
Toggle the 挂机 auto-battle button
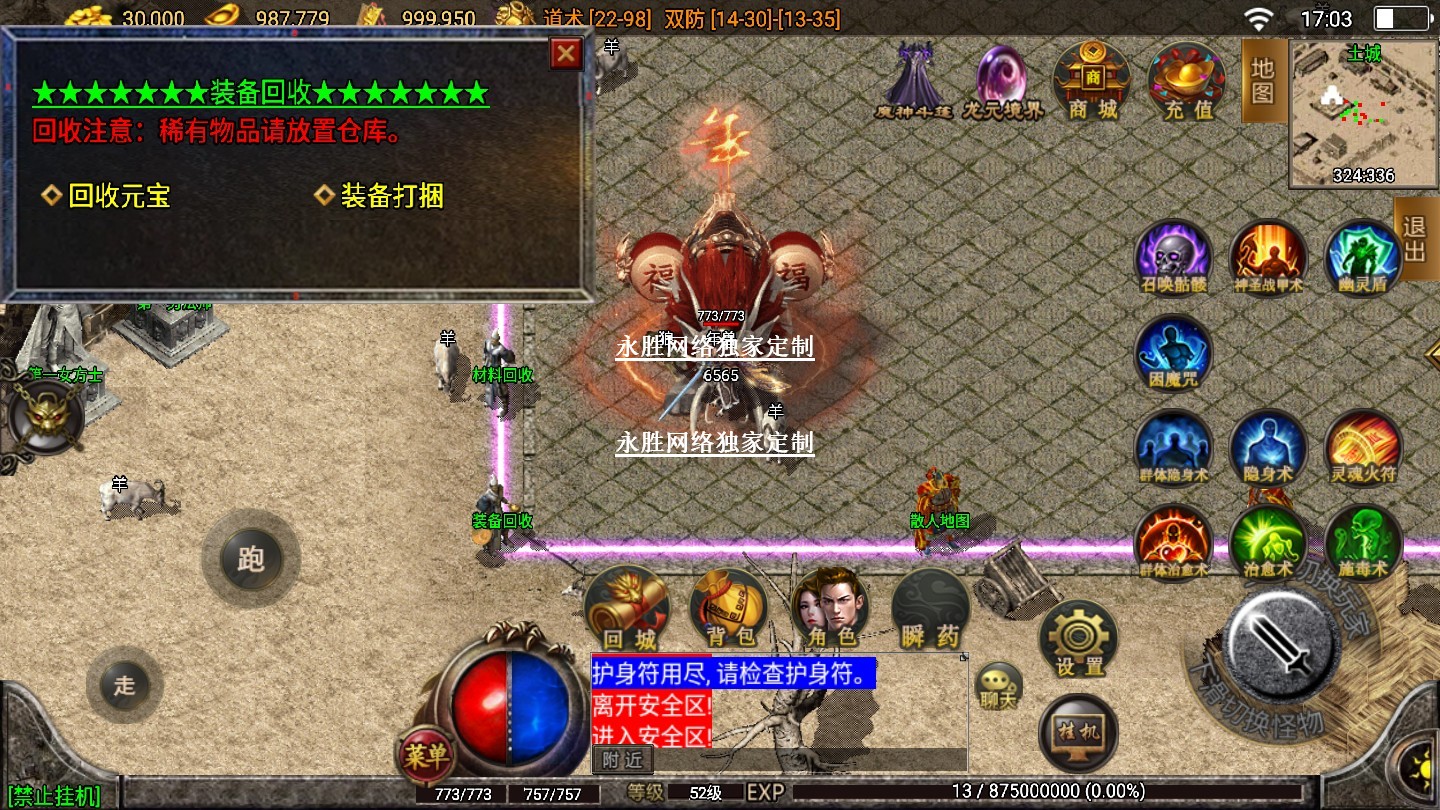[1078, 733]
